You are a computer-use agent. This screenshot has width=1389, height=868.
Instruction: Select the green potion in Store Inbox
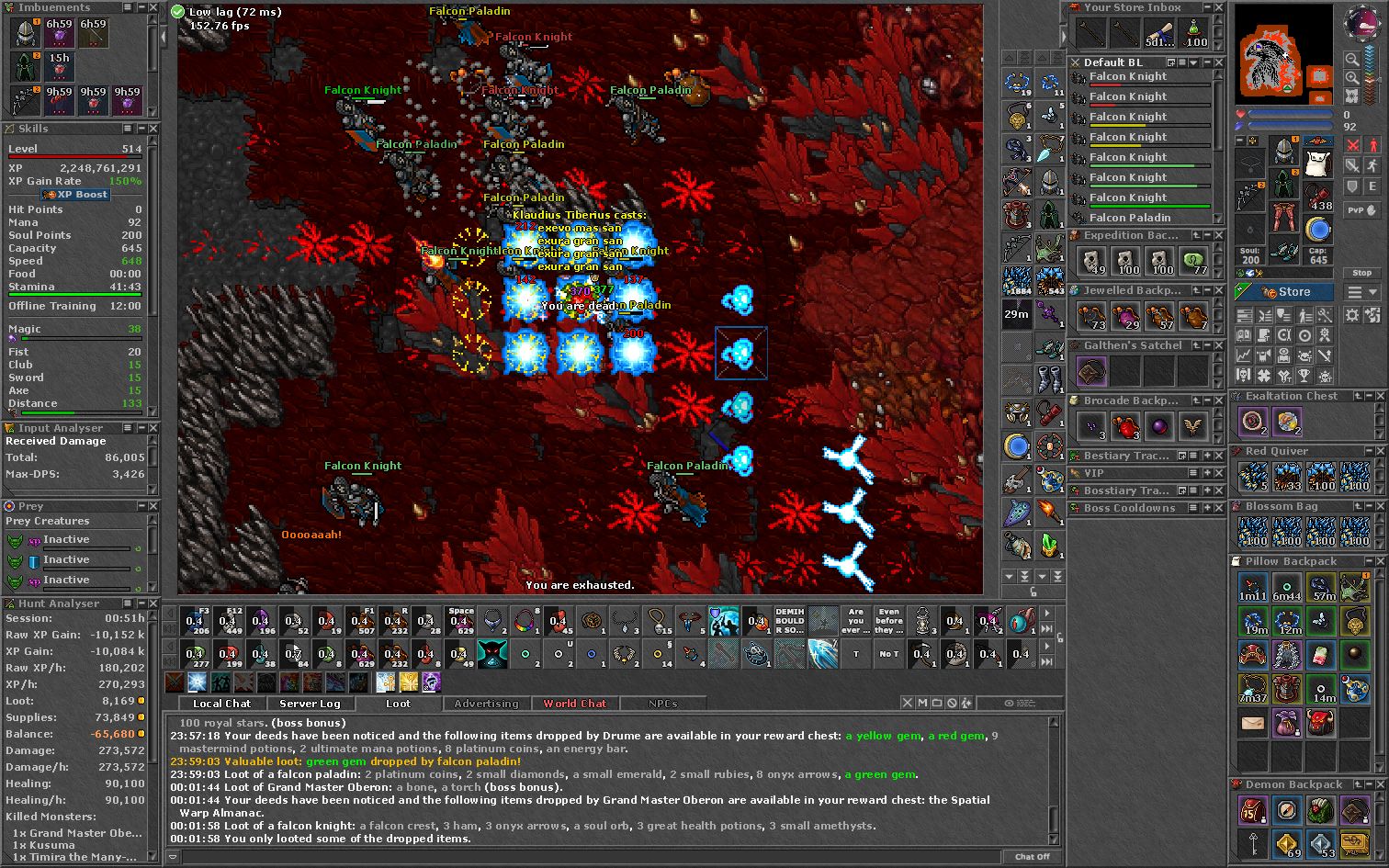(1194, 33)
